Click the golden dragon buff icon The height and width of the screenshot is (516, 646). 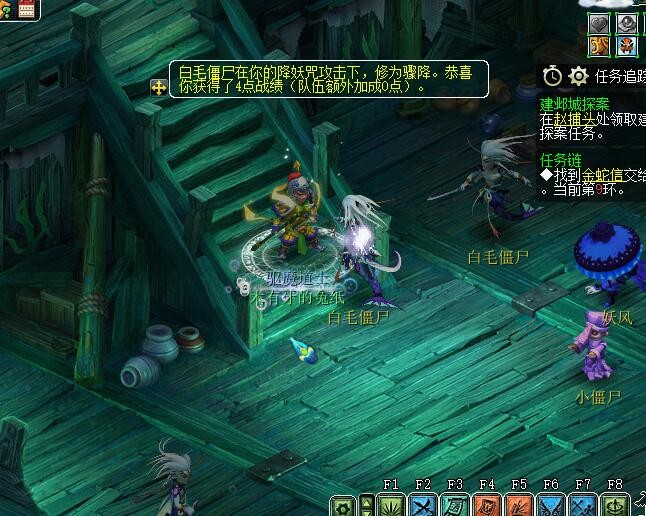pyautogui.click(x=599, y=46)
